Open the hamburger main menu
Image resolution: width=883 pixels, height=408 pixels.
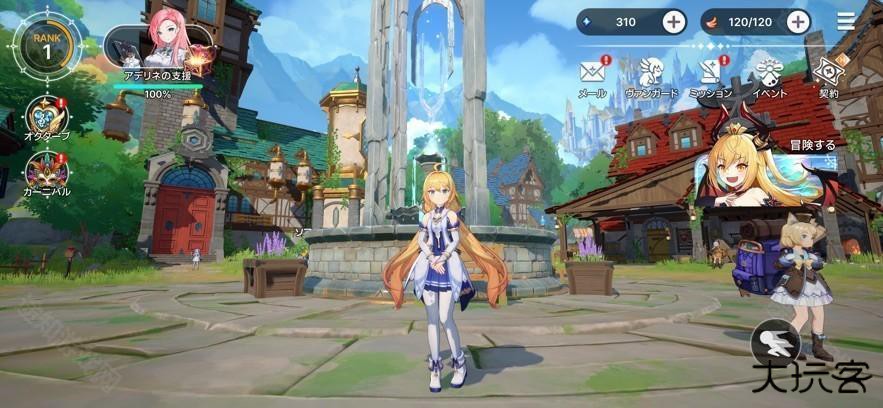[847, 20]
